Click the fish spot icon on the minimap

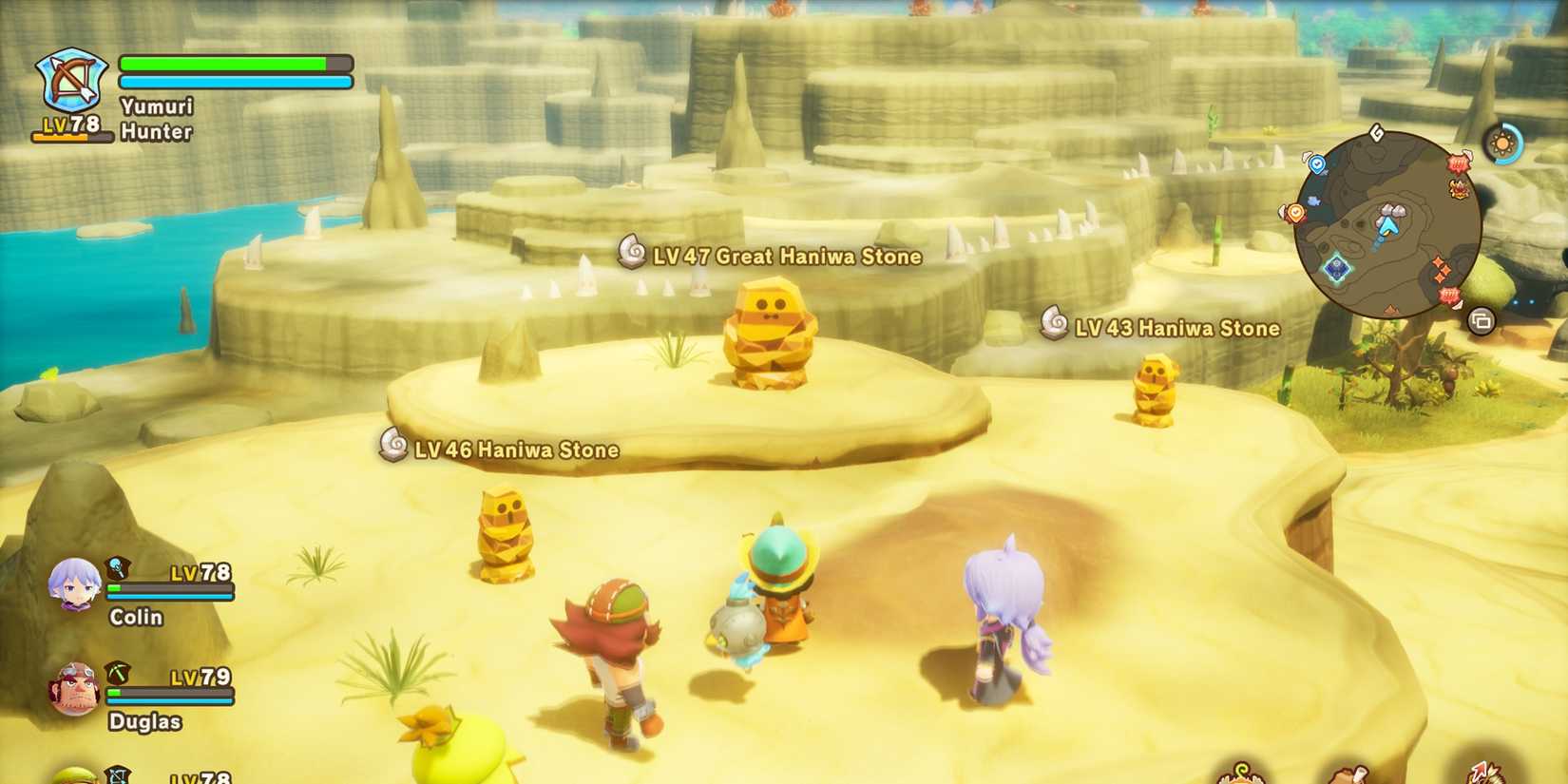pos(1314,200)
